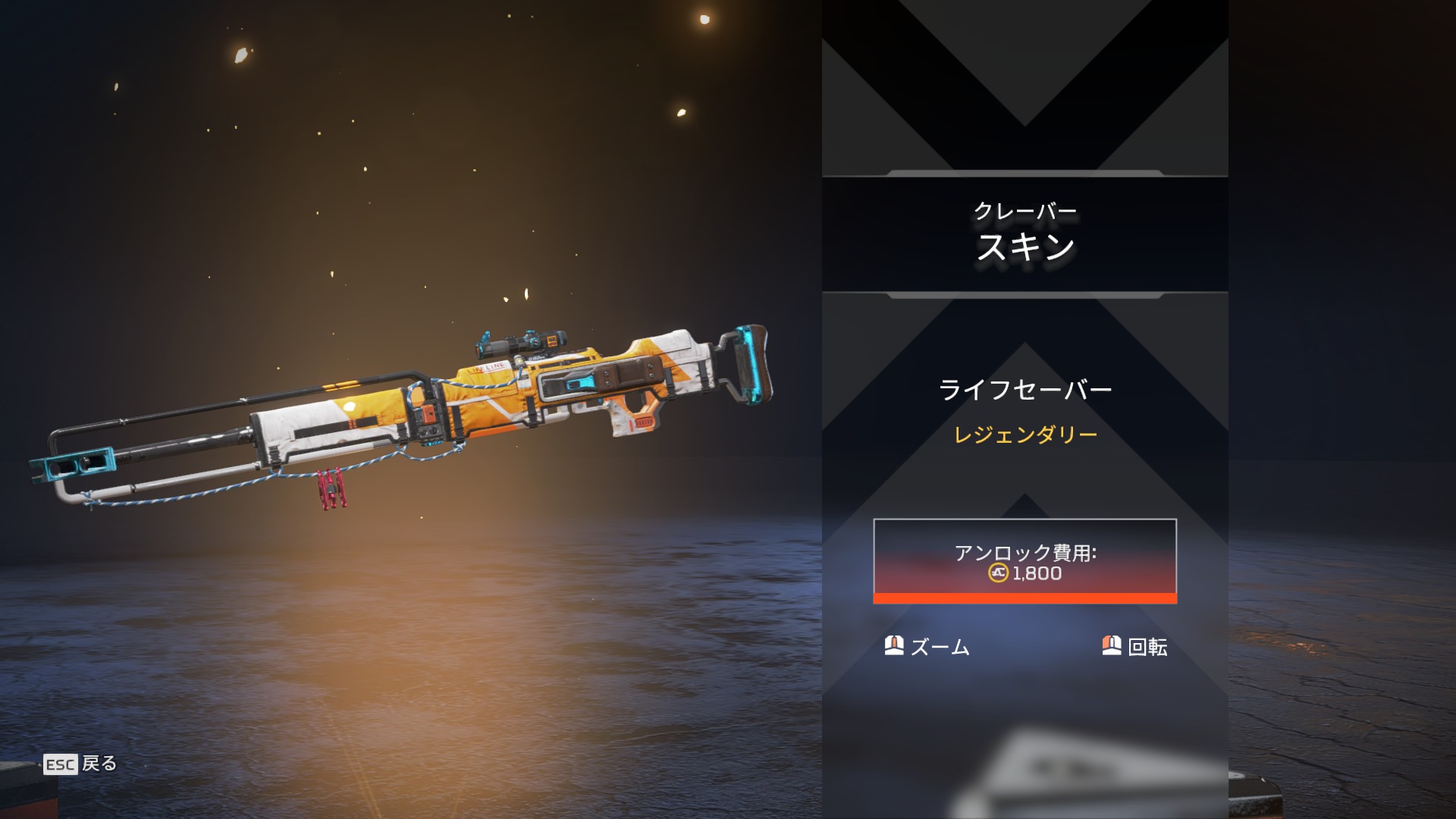Go back with the 戻る button
The image size is (1456, 819).
(x=81, y=764)
